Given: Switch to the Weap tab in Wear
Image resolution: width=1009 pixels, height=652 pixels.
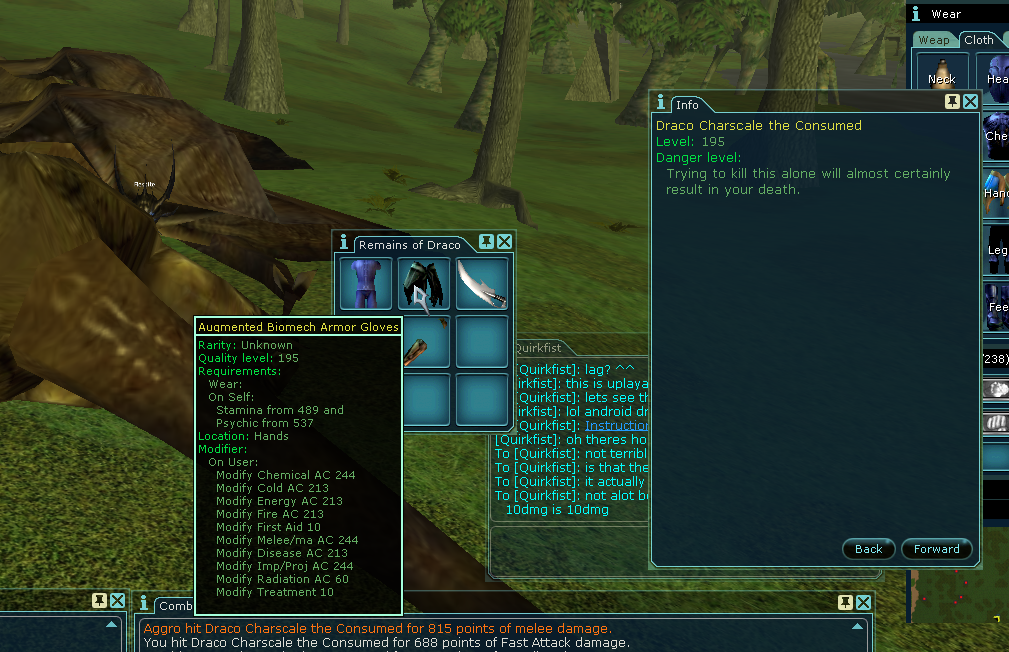Looking at the screenshot, I should click(934, 40).
